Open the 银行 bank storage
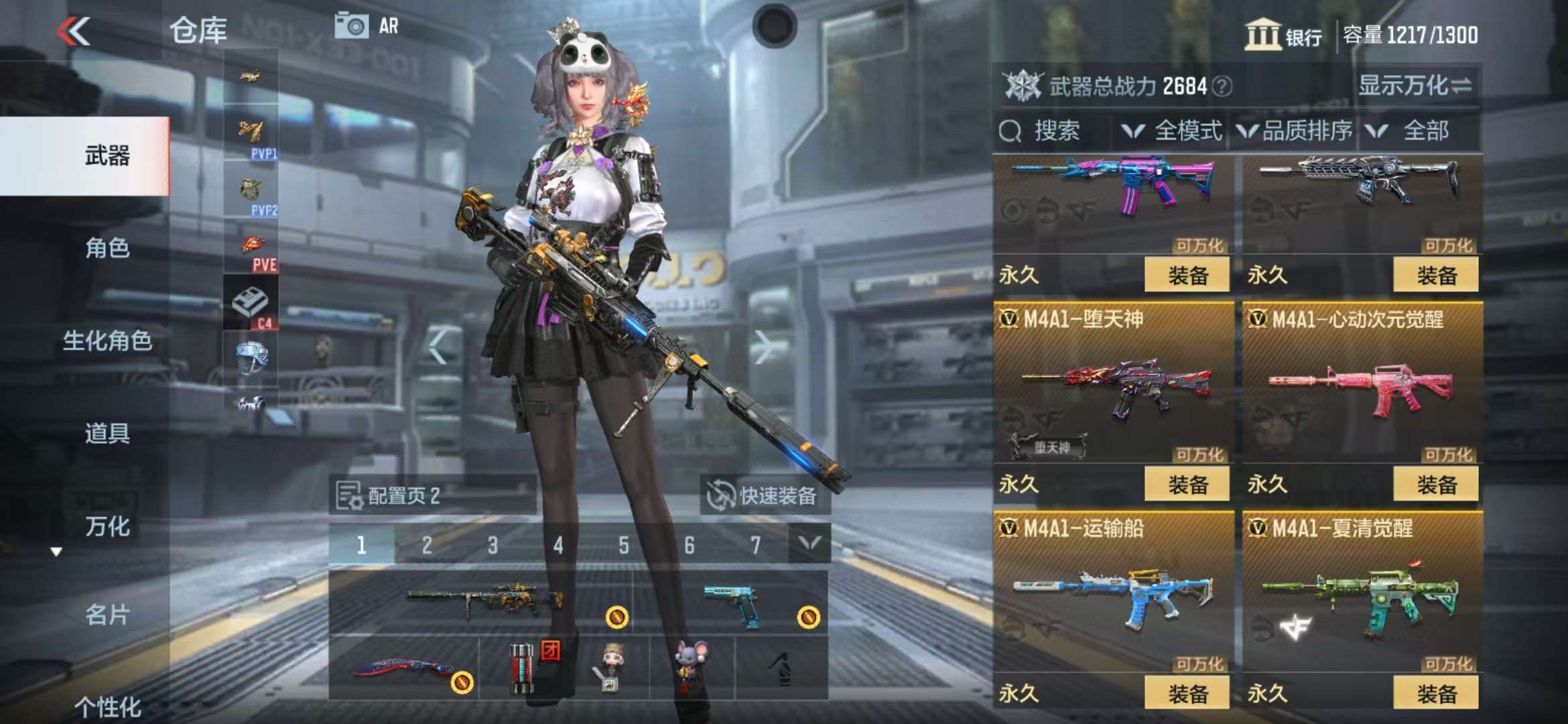The image size is (1568, 724). [1283, 35]
